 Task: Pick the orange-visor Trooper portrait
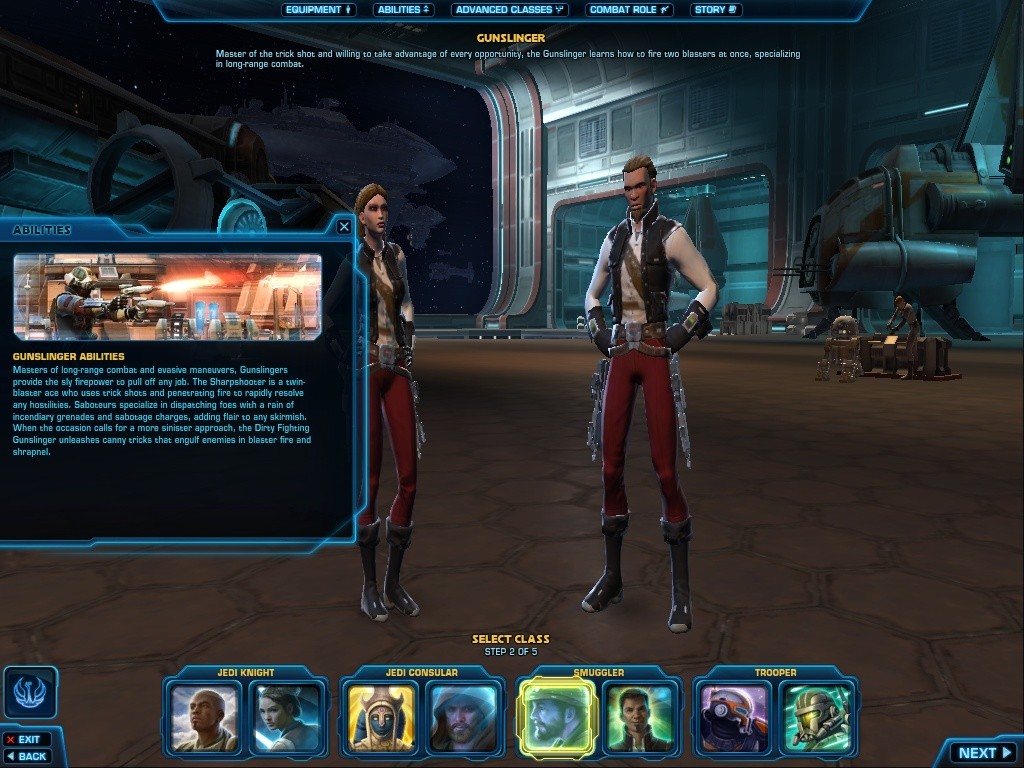pyautogui.click(x=734, y=717)
